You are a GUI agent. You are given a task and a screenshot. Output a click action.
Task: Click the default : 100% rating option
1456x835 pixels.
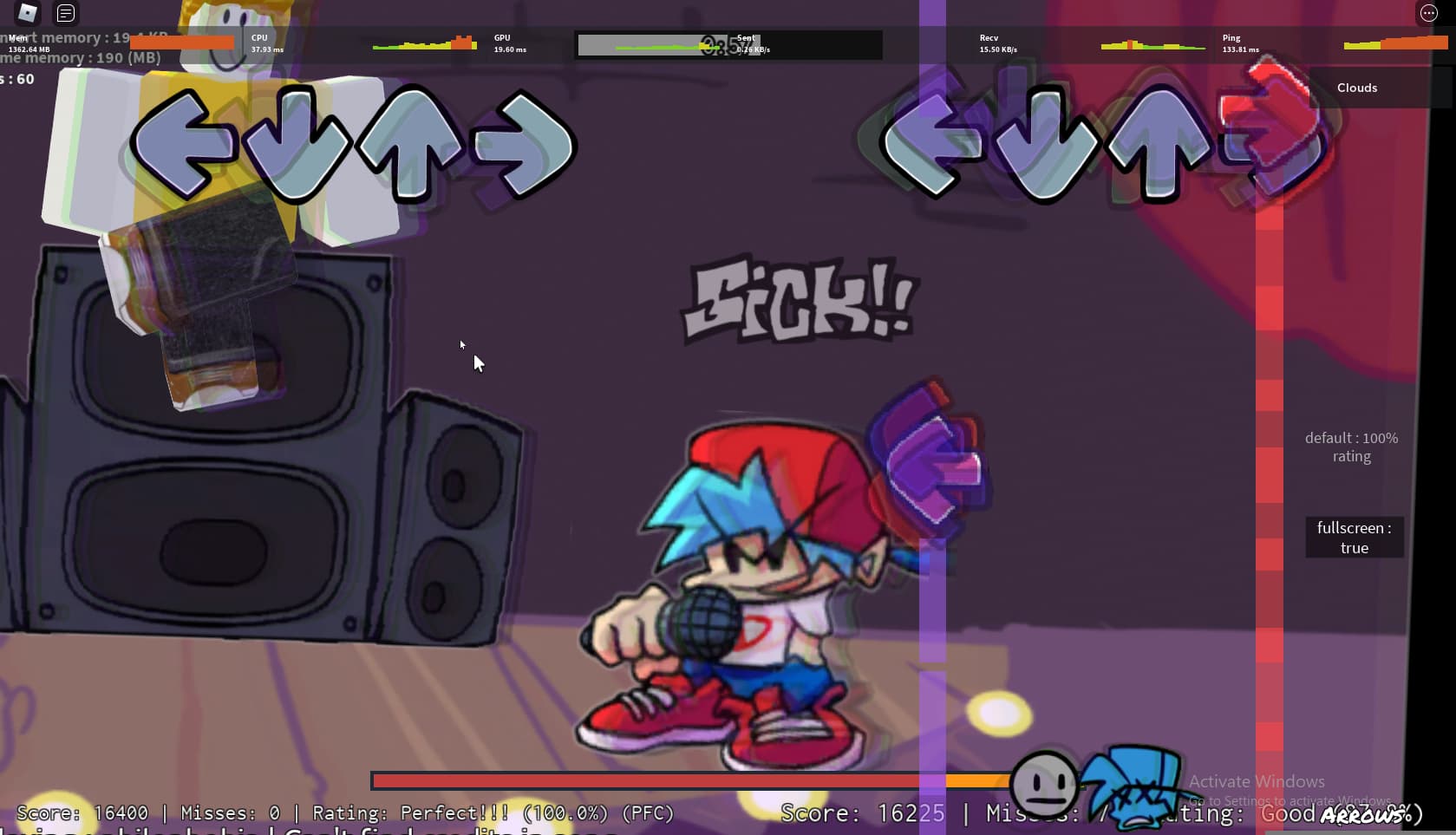pos(1351,447)
